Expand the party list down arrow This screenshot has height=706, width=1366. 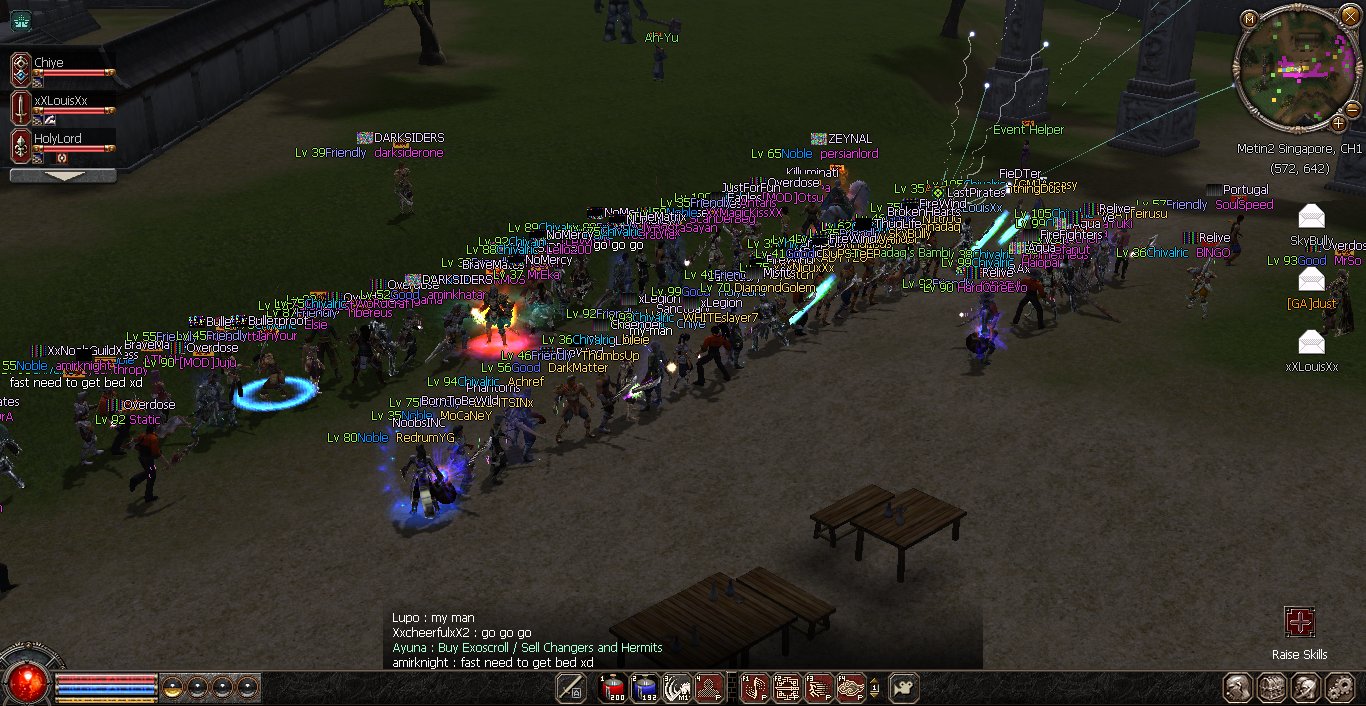[x=62, y=175]
